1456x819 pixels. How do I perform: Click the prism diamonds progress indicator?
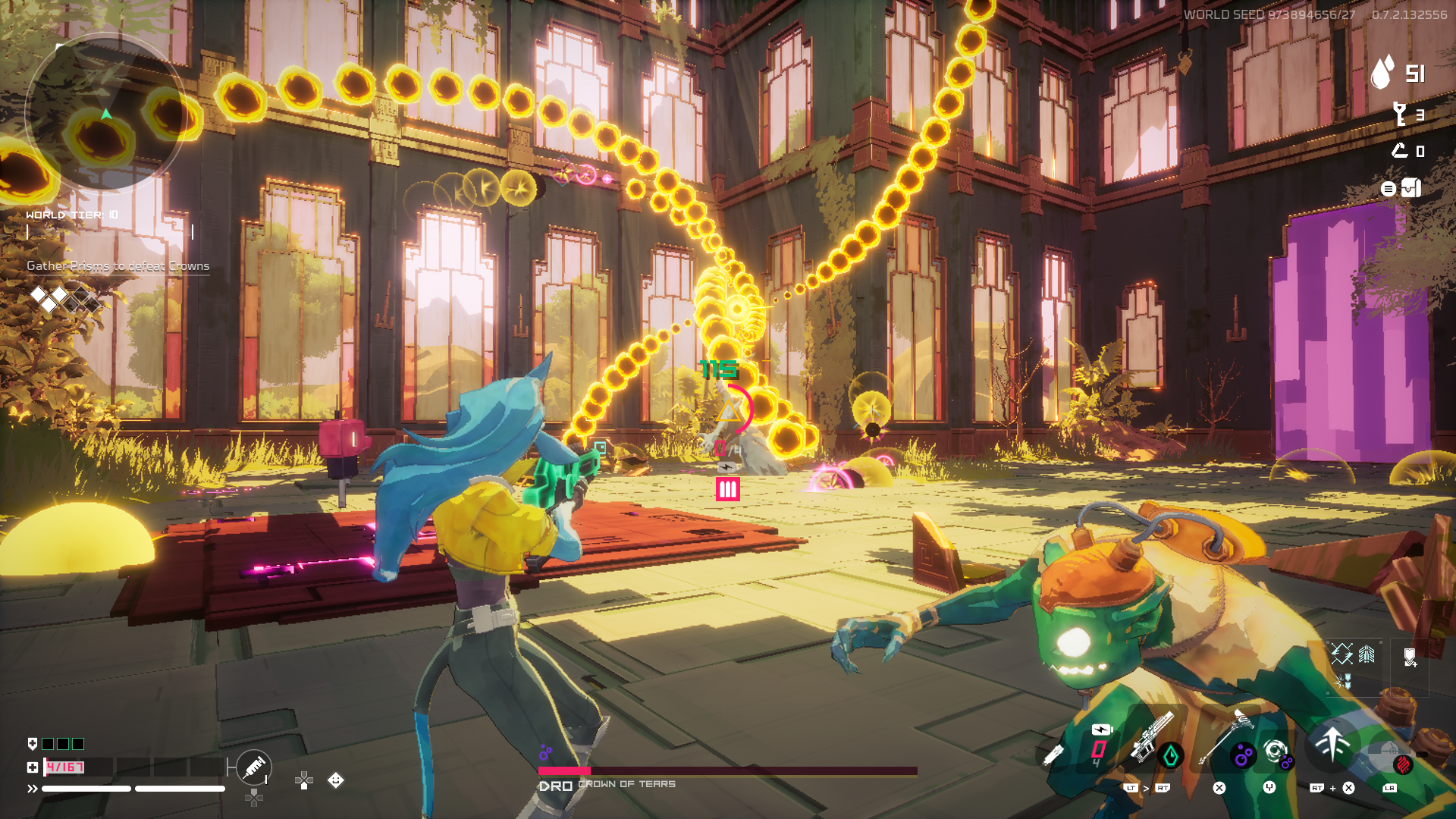click(x=64, y=299)
